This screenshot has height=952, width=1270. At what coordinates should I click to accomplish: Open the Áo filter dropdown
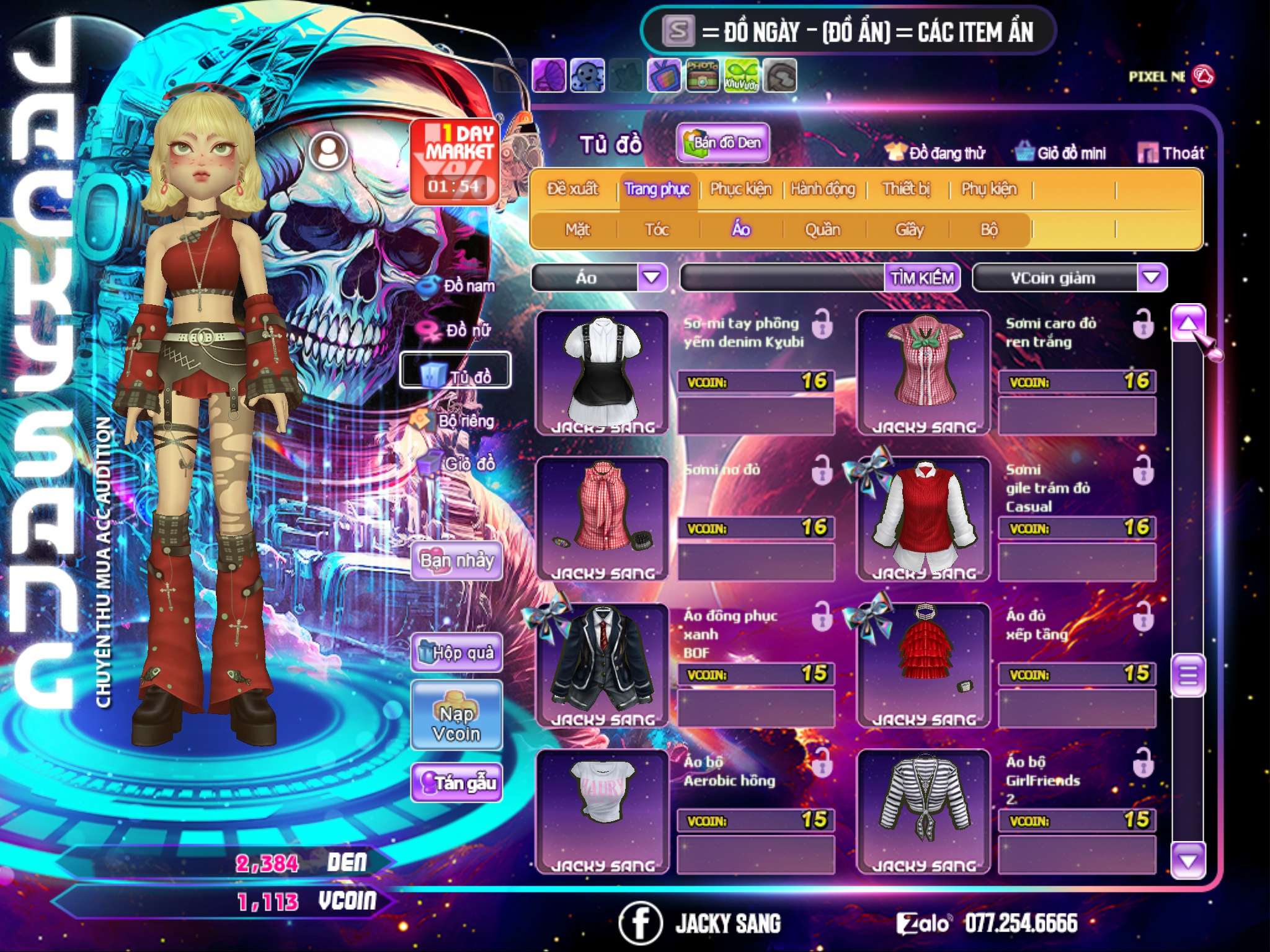tap(652, 277)
